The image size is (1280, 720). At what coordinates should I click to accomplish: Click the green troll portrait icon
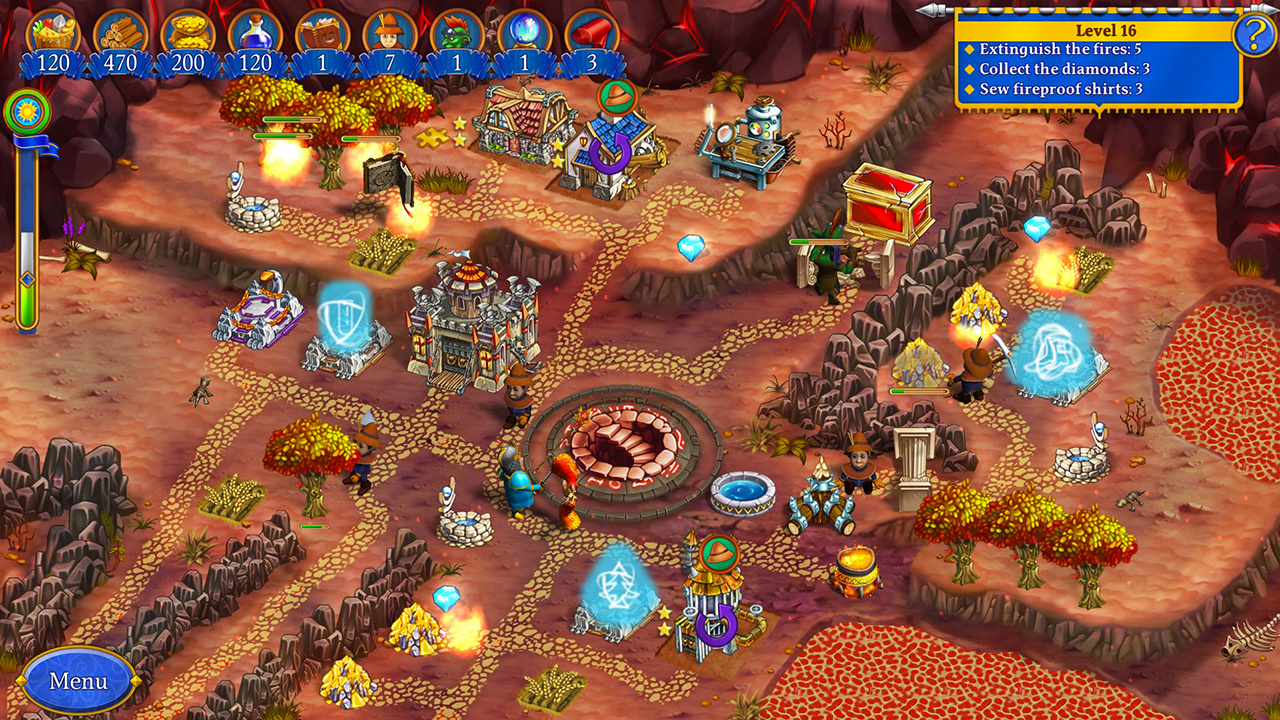click(x=457, y=32)
